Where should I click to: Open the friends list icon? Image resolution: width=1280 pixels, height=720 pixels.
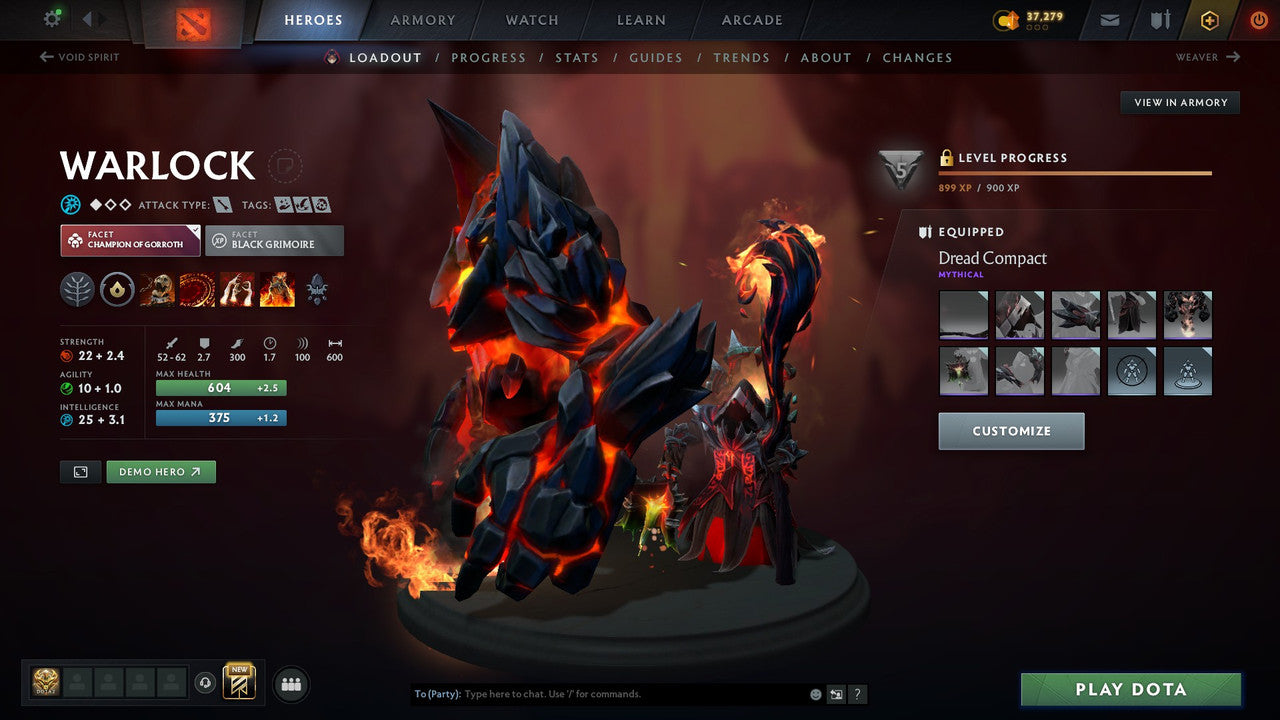(x=290, y=684)
